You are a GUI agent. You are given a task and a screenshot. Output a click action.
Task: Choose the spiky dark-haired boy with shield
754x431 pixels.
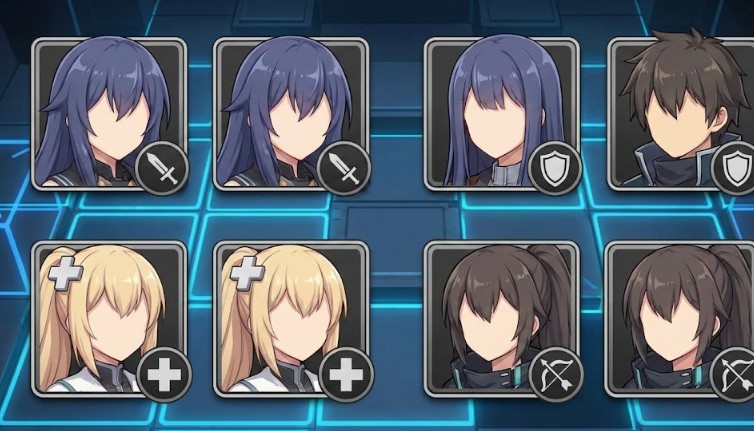point(683,113)
